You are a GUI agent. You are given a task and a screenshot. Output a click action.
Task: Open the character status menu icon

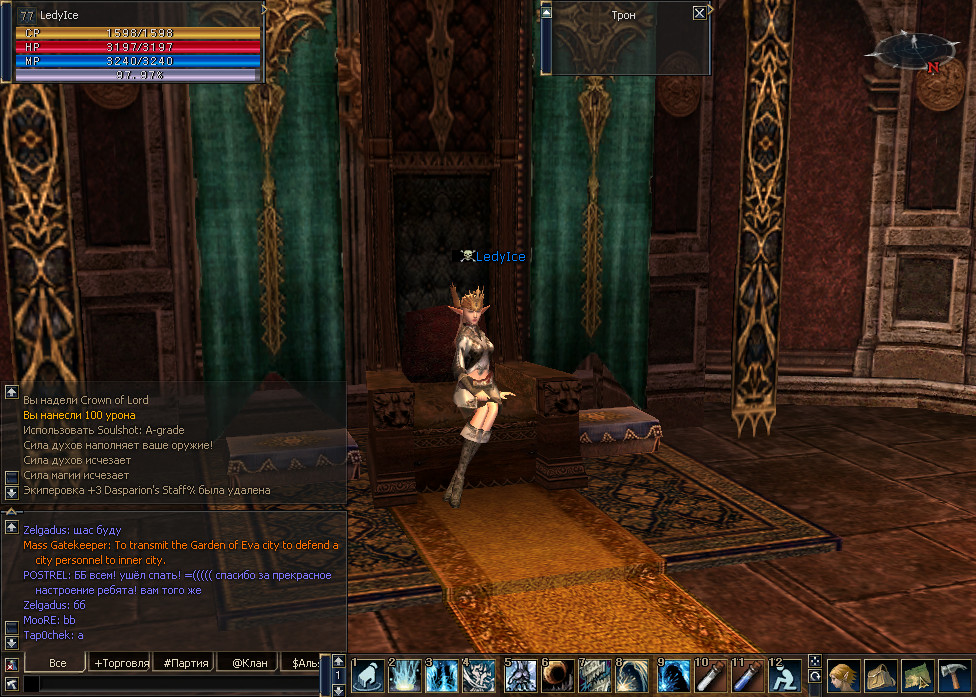[844, 676]
